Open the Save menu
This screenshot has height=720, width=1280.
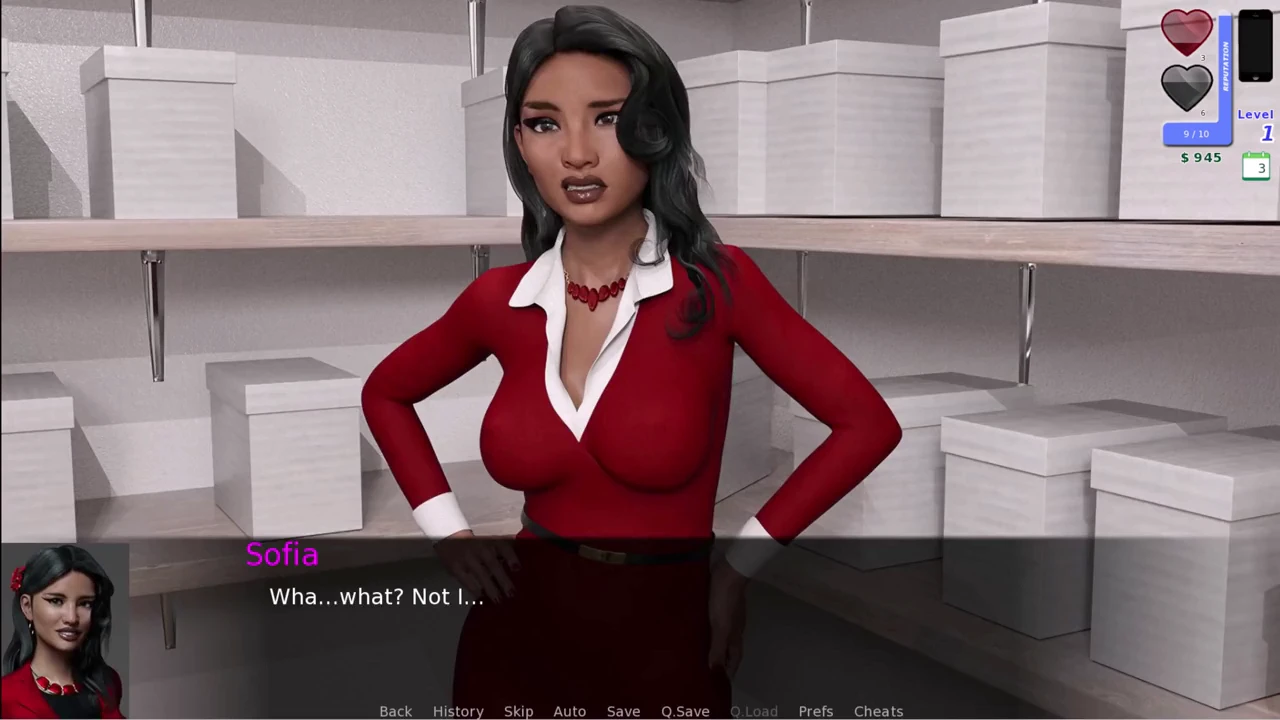(x=623, y=711)
